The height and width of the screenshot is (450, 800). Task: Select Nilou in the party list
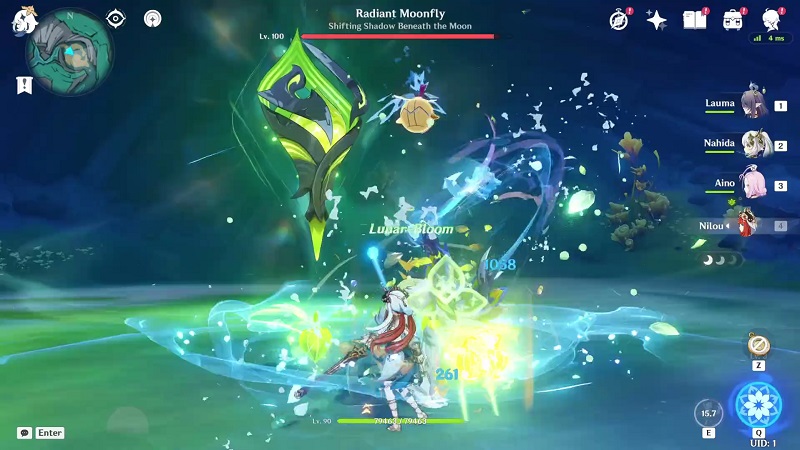coord(745,226)
